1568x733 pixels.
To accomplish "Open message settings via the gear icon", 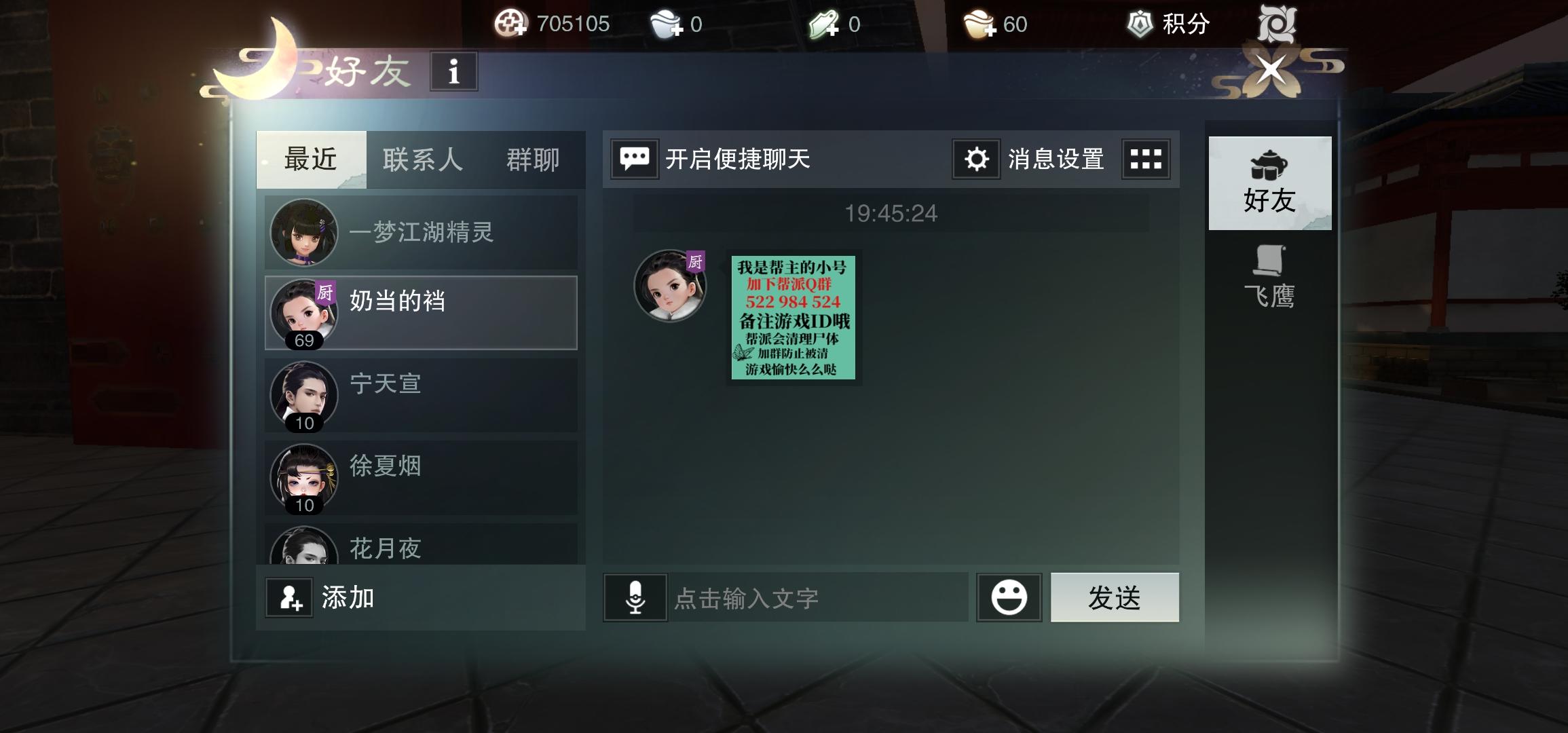I will point(975,159).
